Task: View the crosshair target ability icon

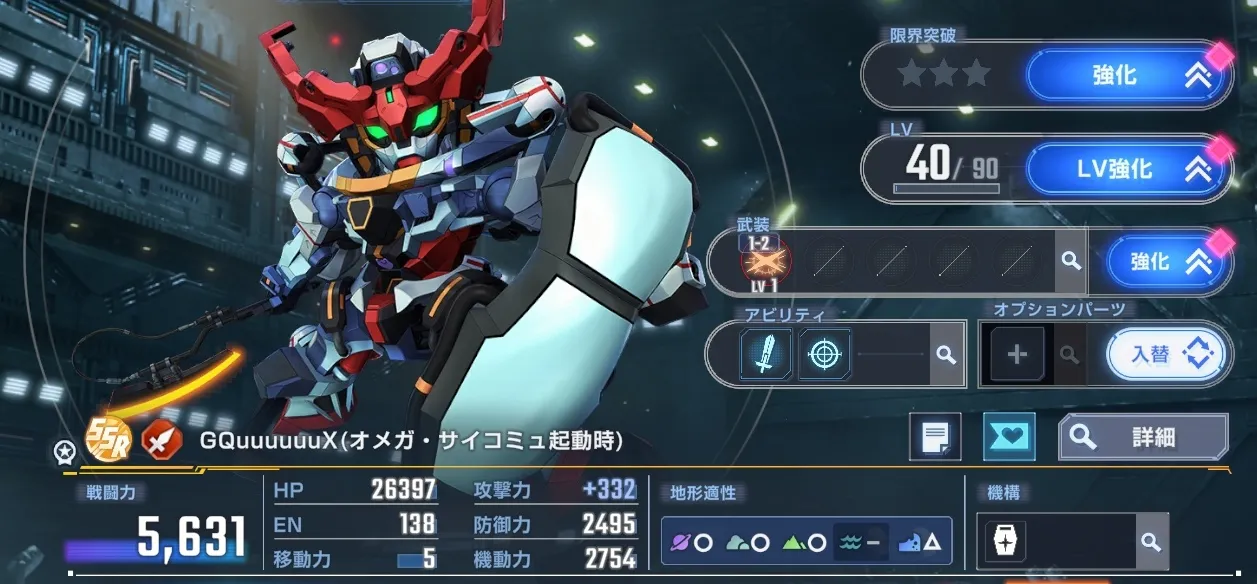Action: pos(824,353)
